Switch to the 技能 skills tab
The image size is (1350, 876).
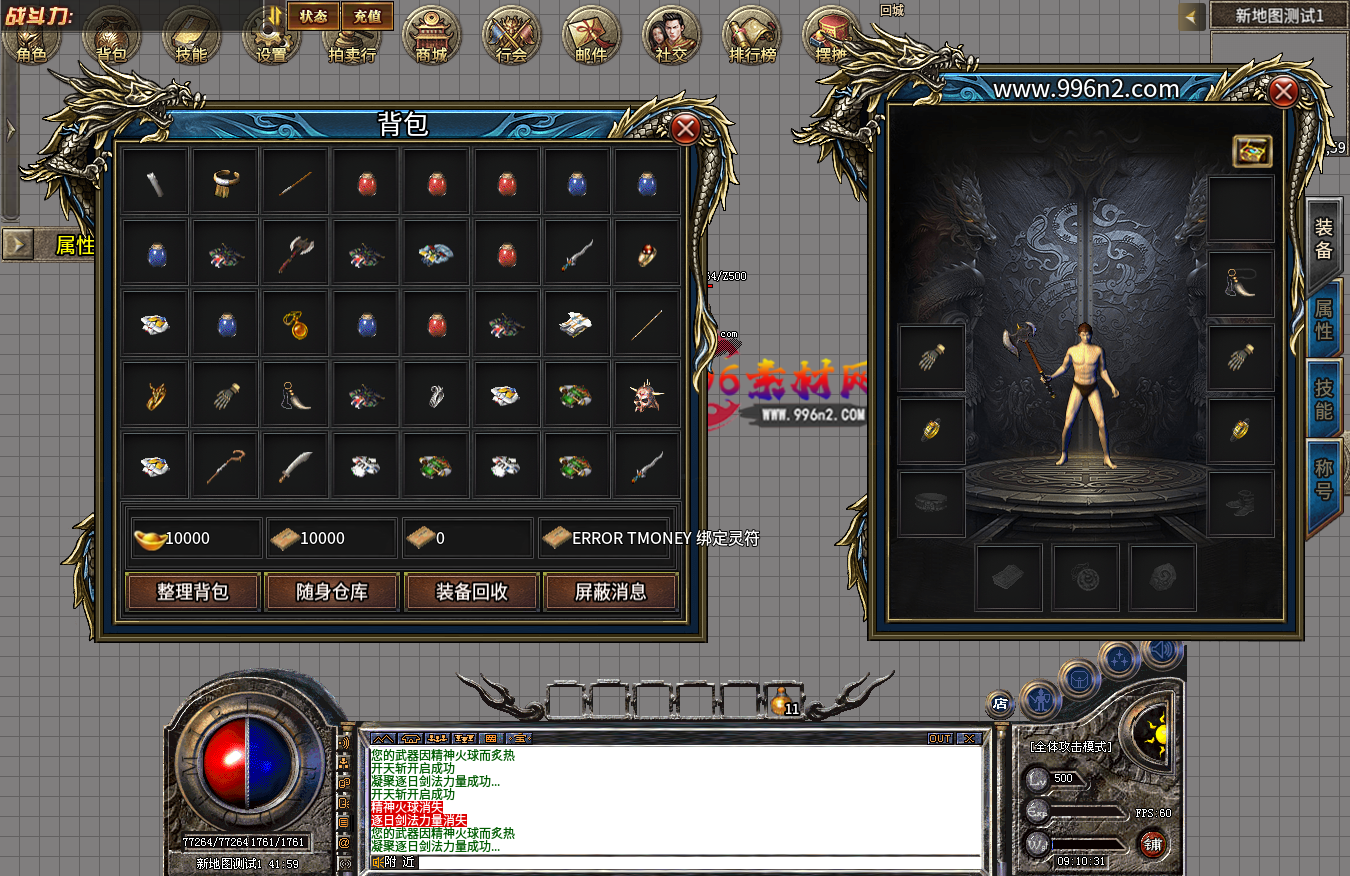(1324, 399)
